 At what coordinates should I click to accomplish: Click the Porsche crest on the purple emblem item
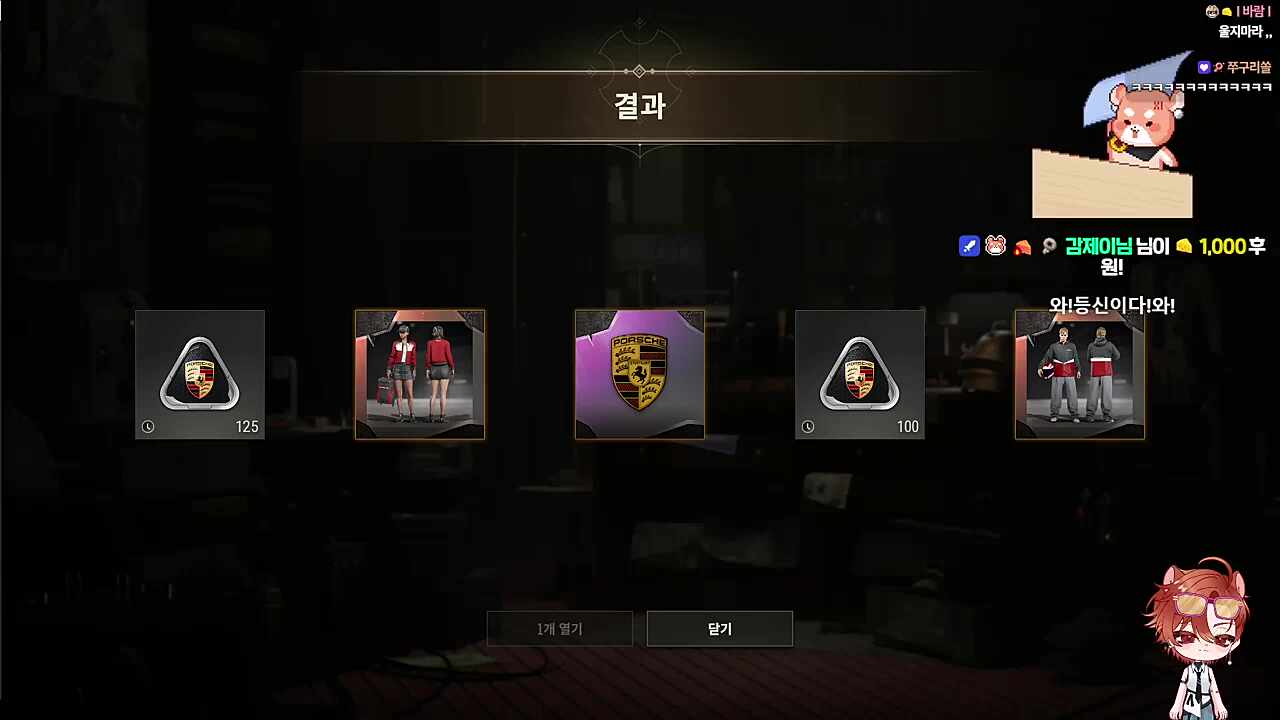(640, 370)
